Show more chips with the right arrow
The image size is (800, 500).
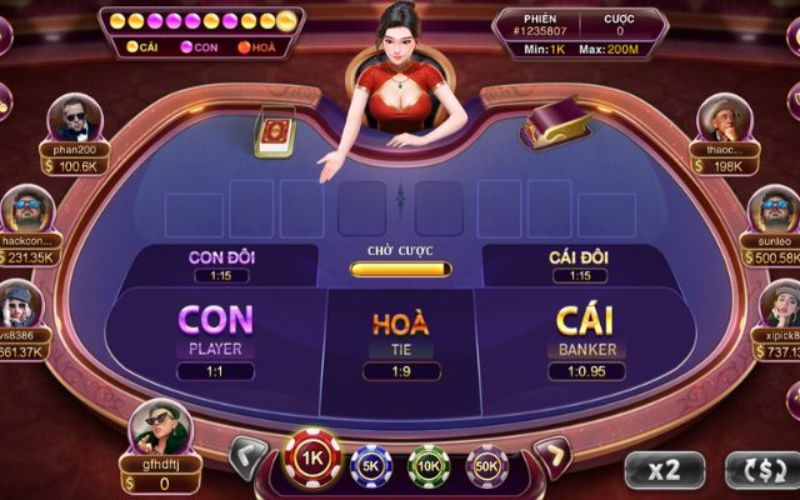point(552,456)
